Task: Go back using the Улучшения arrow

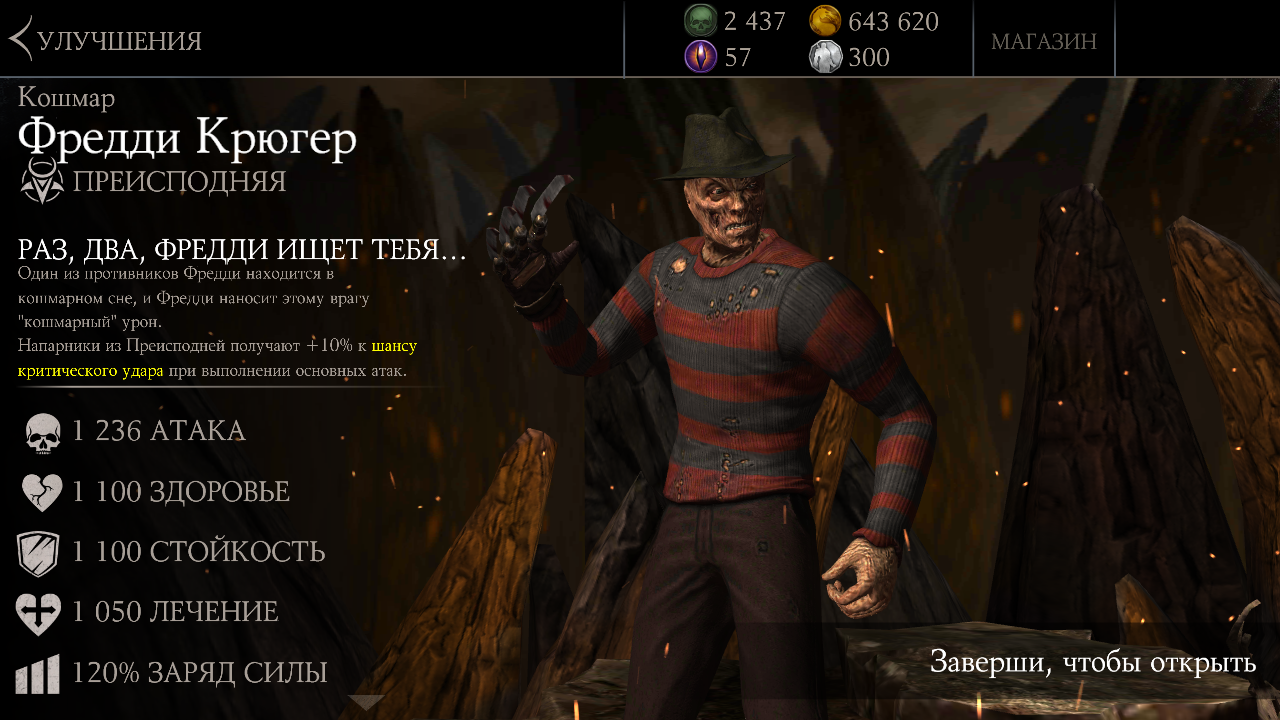Action: coord(22,39)
